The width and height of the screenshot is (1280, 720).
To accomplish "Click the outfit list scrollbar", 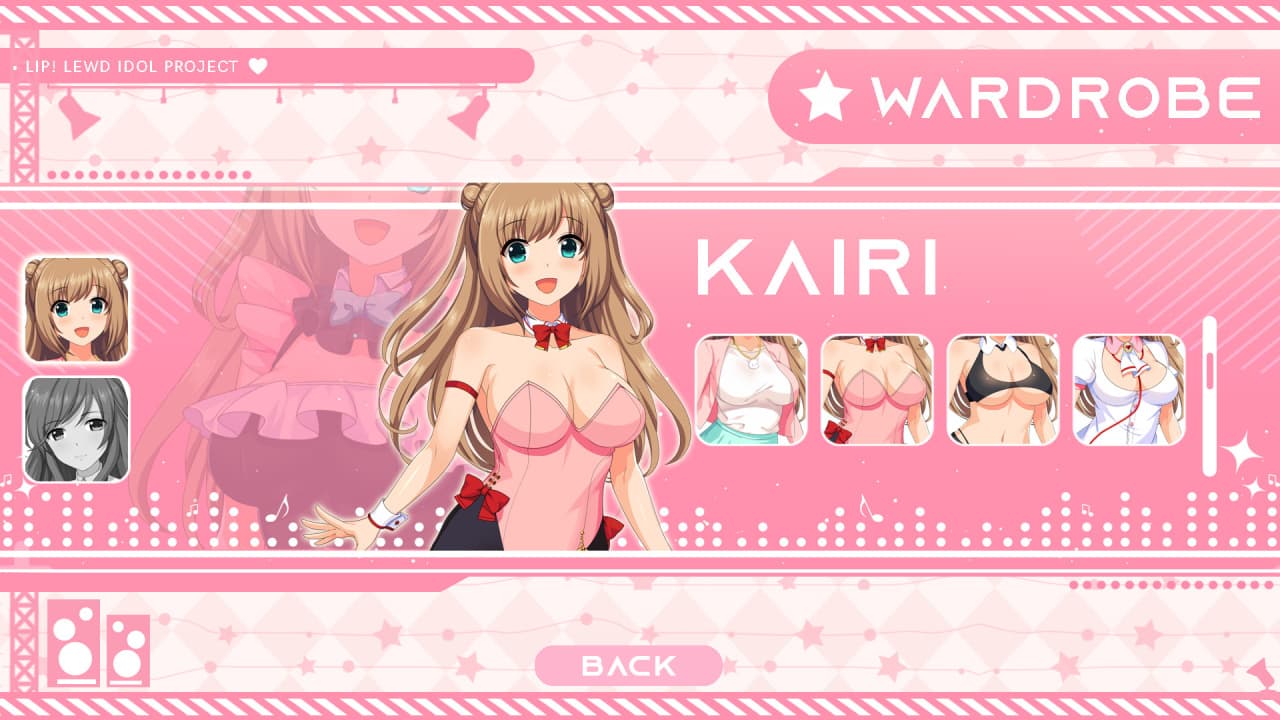I will (x=1209, y=396).
